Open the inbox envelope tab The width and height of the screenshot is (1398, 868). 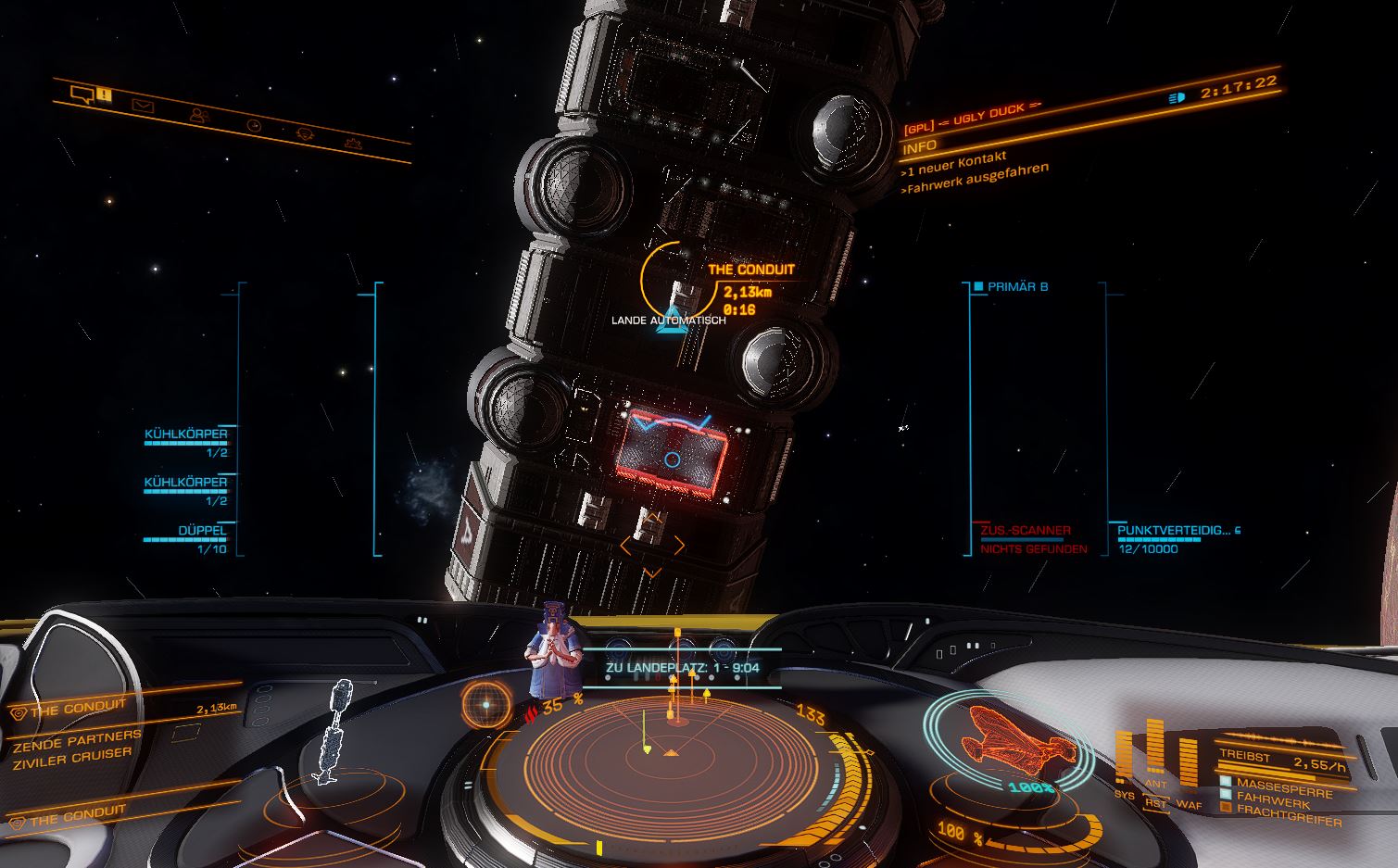pyautogui.click(x=142, y=106)
